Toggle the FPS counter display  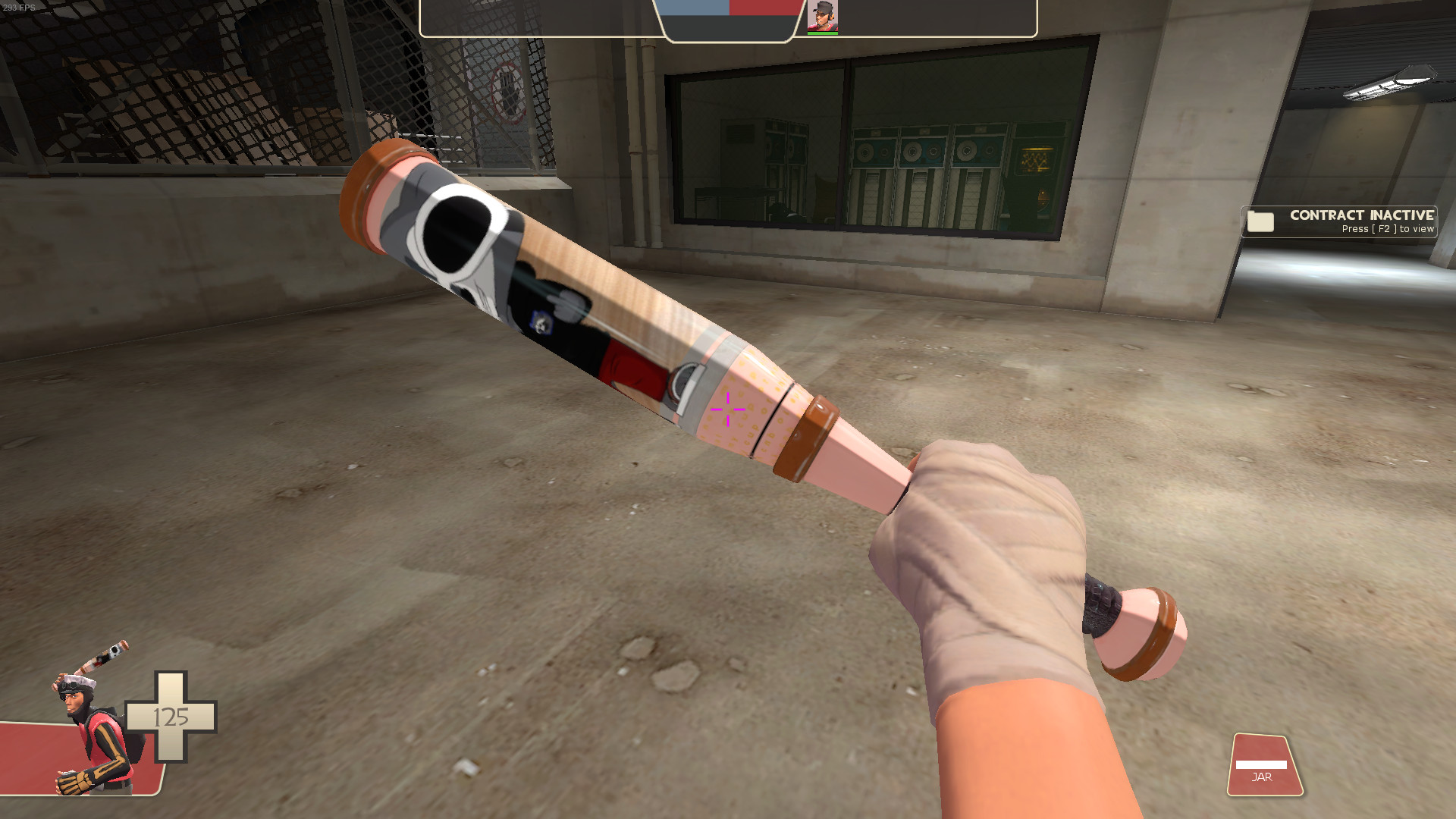coord(19,6)
